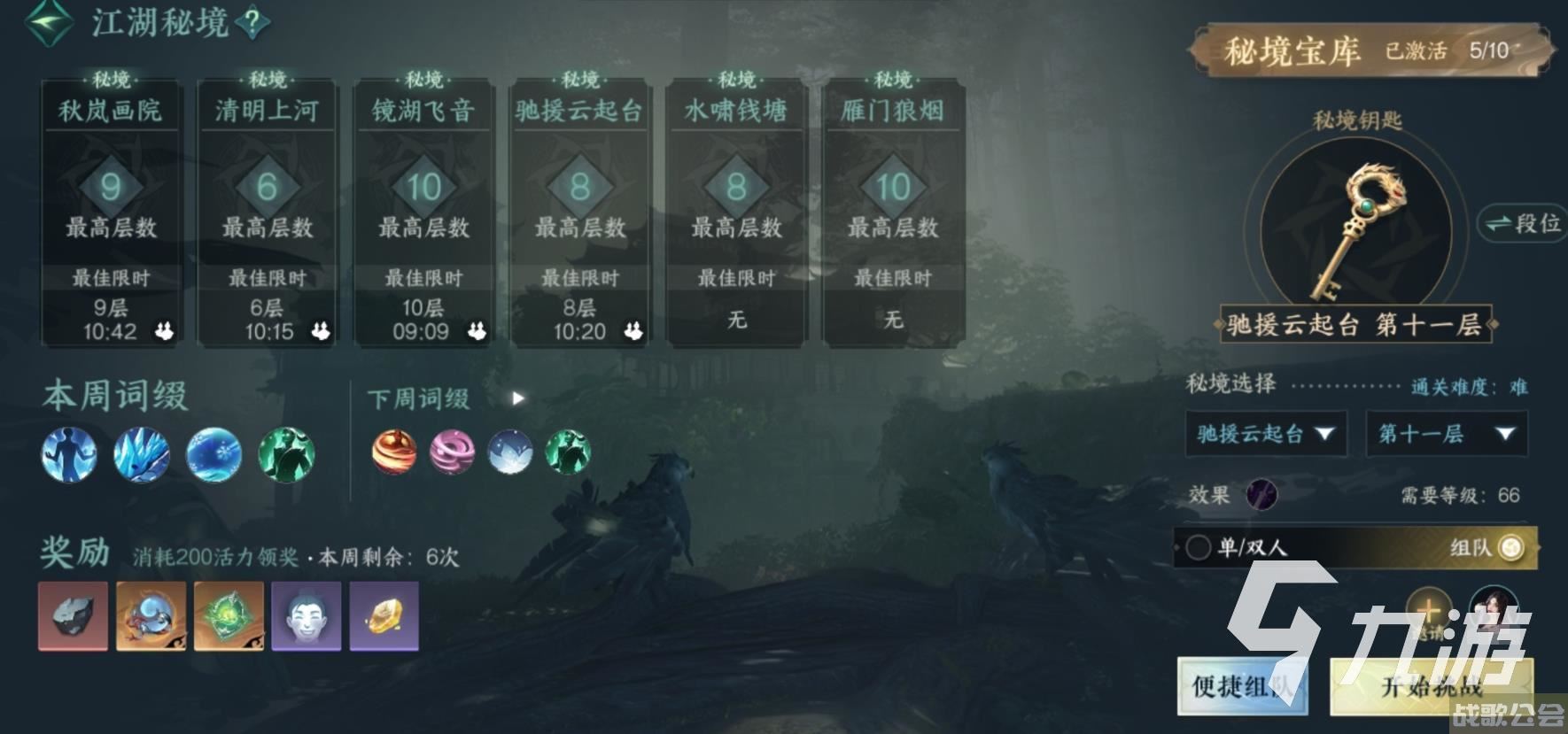Open the 第十一层 floor dropdown
The width and height of the screenshot is (1568, 734).
pos(1447,434)
